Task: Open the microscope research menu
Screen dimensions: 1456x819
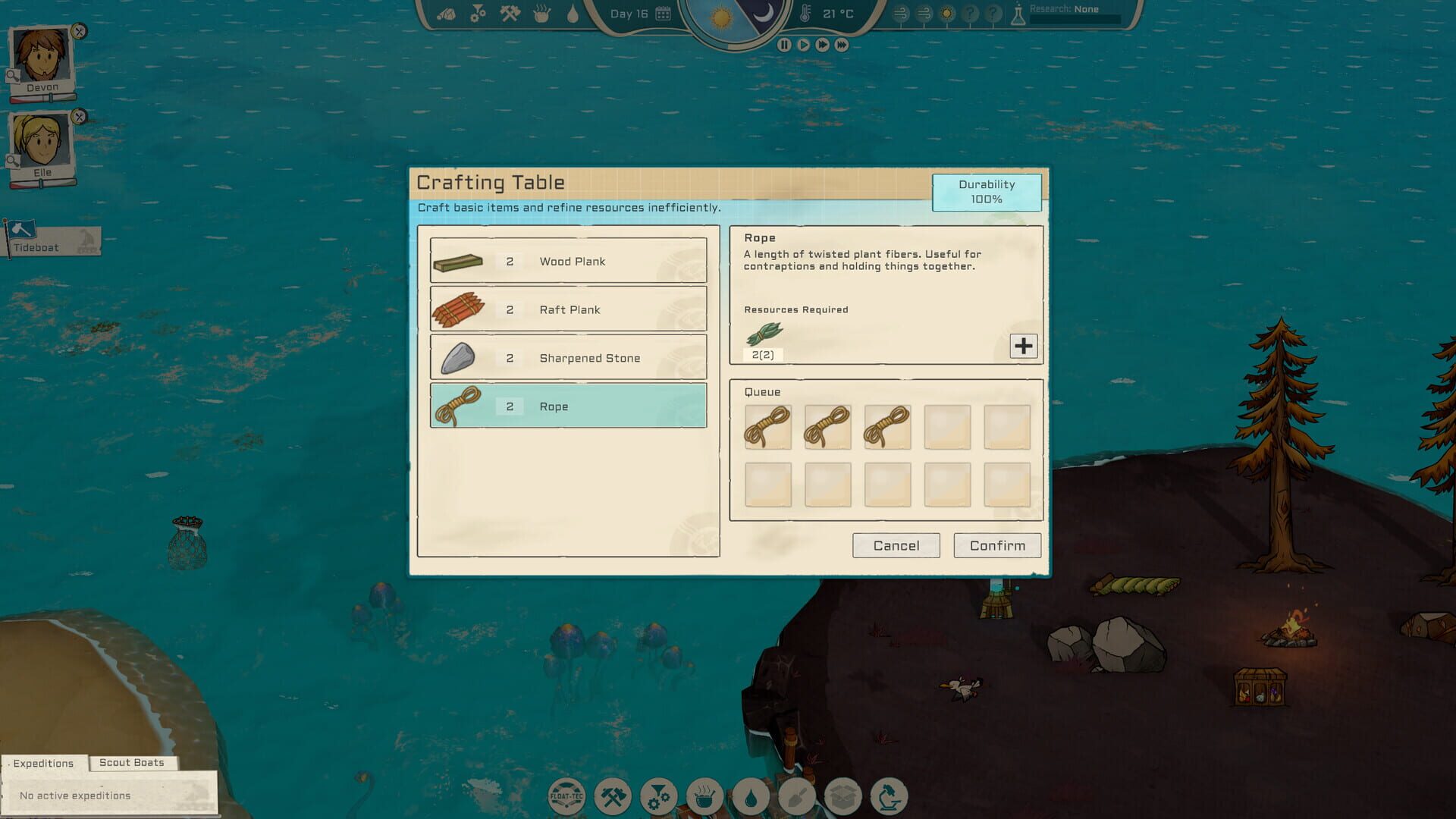Action: 890,796
